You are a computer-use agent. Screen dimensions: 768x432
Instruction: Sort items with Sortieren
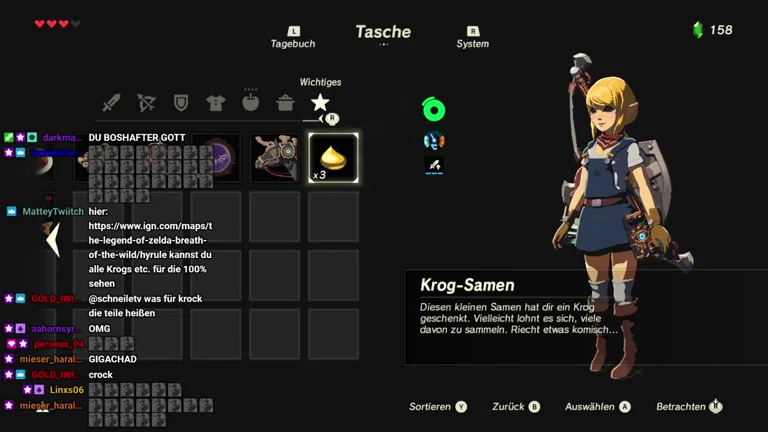pyautogui.click(x=438, y=407)
